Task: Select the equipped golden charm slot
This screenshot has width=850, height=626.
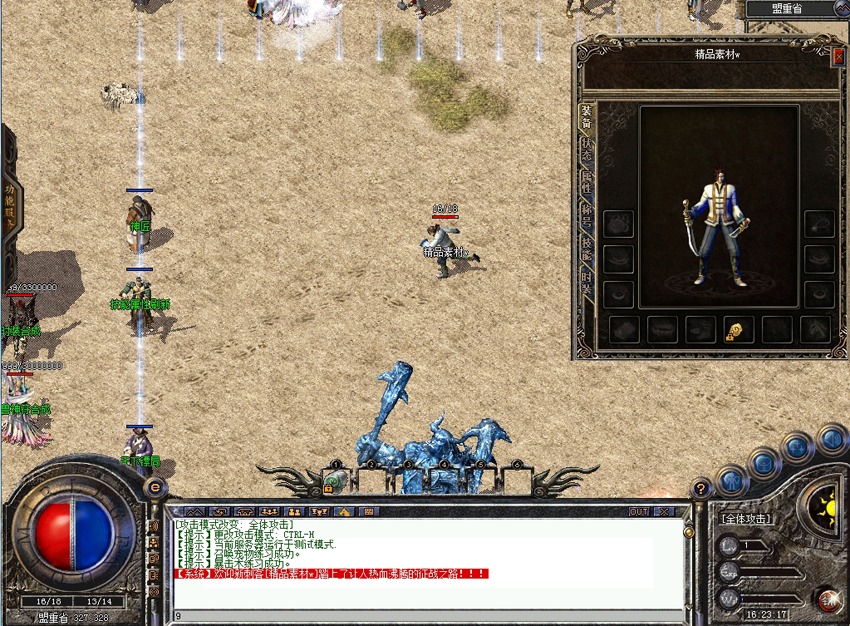Action: pos(738,330)
